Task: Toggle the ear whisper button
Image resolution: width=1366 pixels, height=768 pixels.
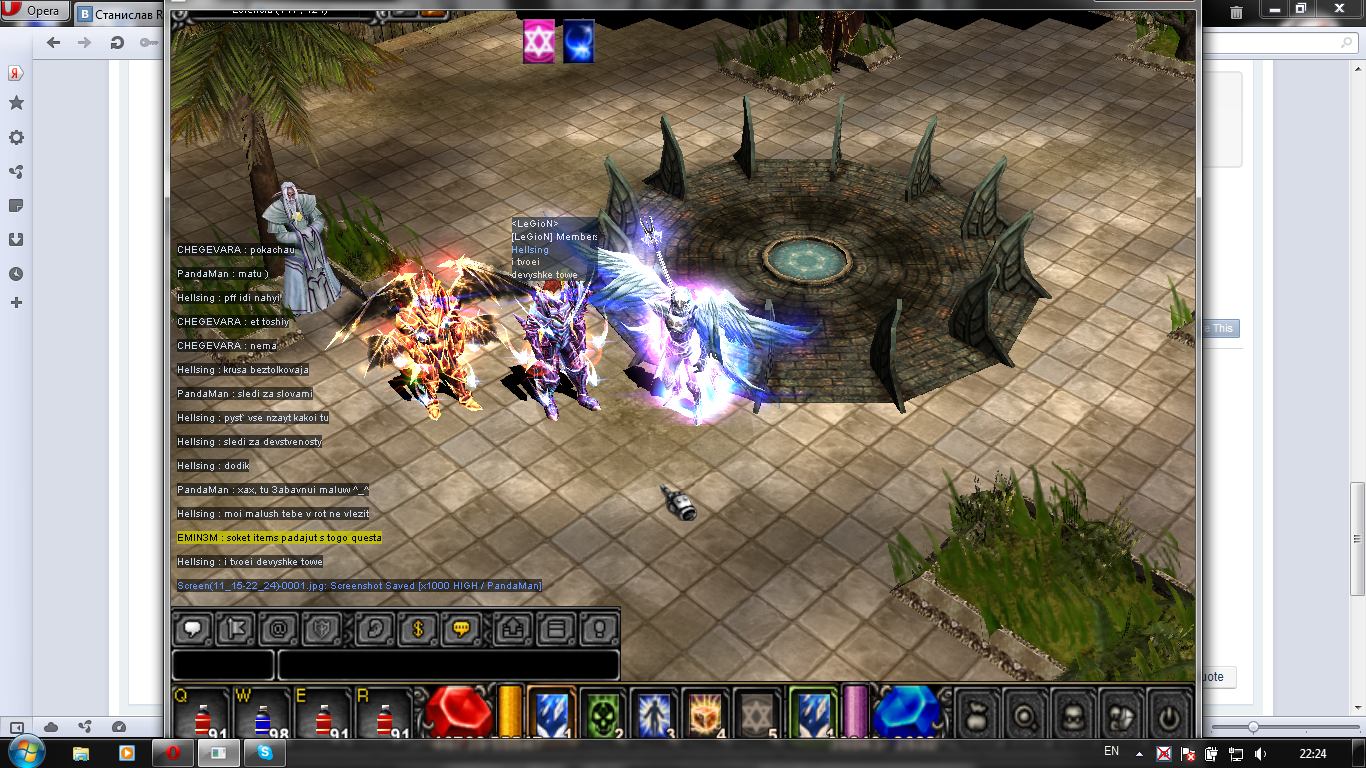Action: (375, 630)
